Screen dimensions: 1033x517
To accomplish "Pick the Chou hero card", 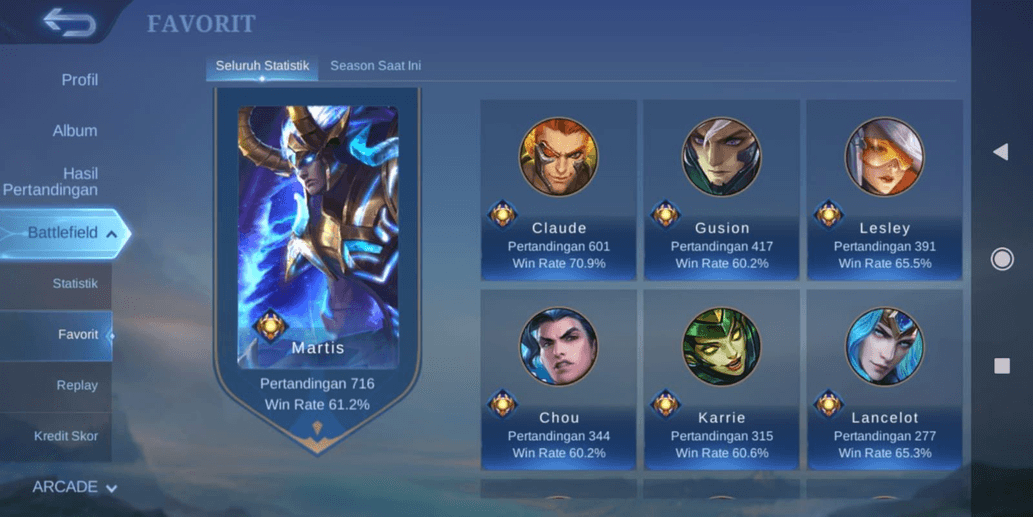I will pos(558,380).
